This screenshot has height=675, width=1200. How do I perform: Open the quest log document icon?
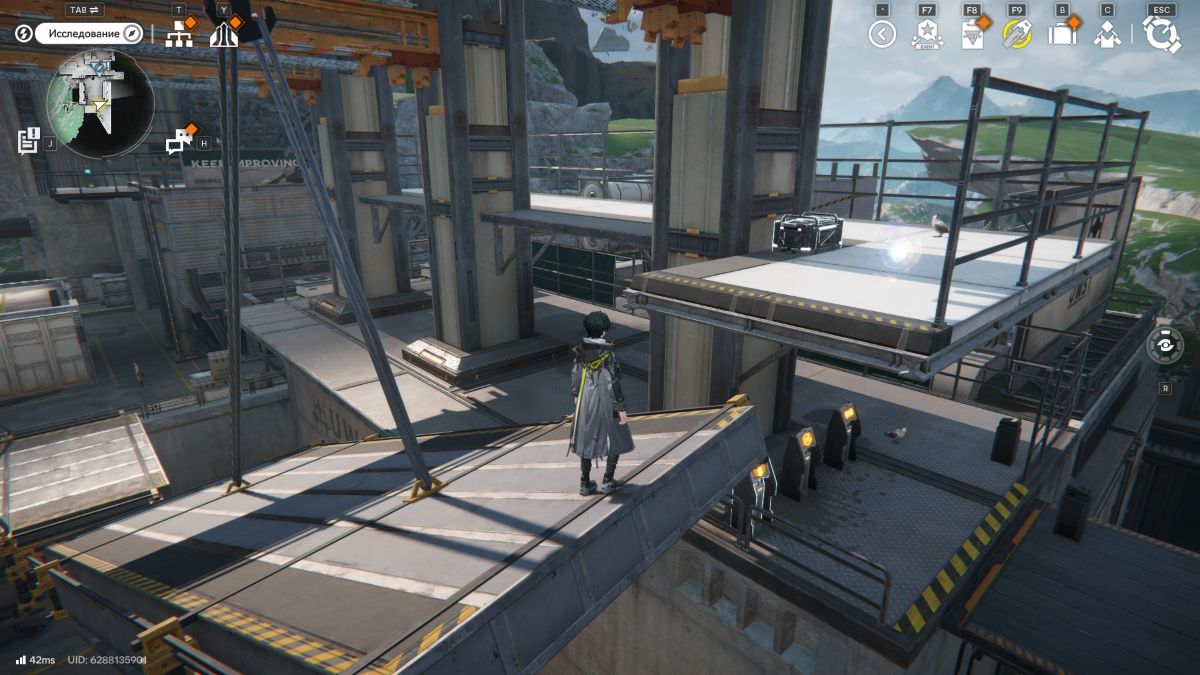tap(28, 140)
